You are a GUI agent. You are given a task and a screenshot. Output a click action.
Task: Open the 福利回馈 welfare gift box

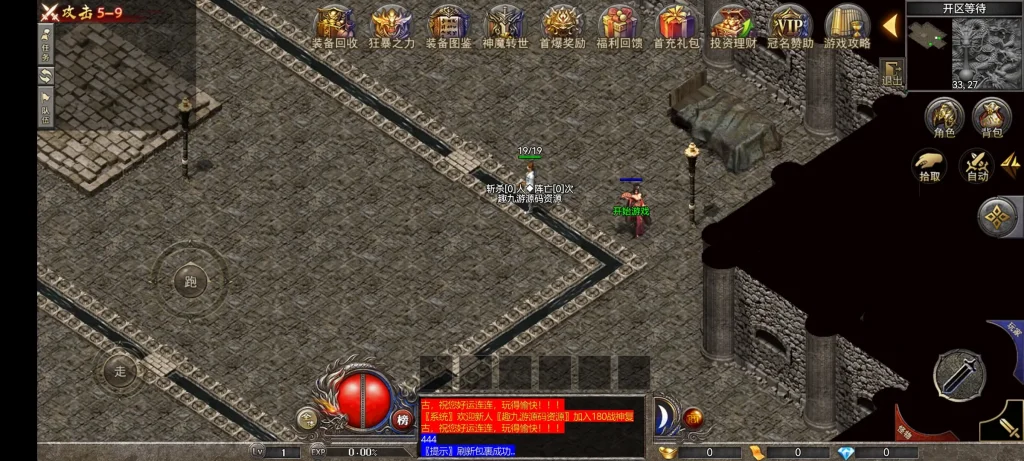coord(620,24)
